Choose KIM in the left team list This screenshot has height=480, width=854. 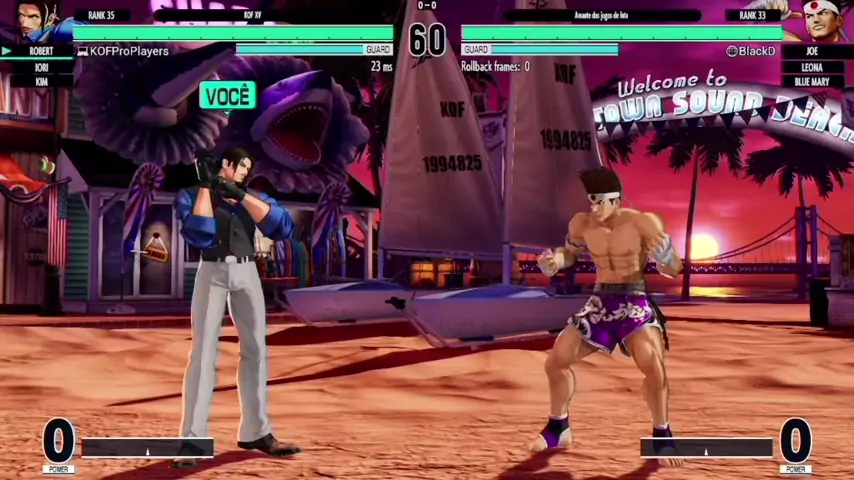[x=41, y=82]
